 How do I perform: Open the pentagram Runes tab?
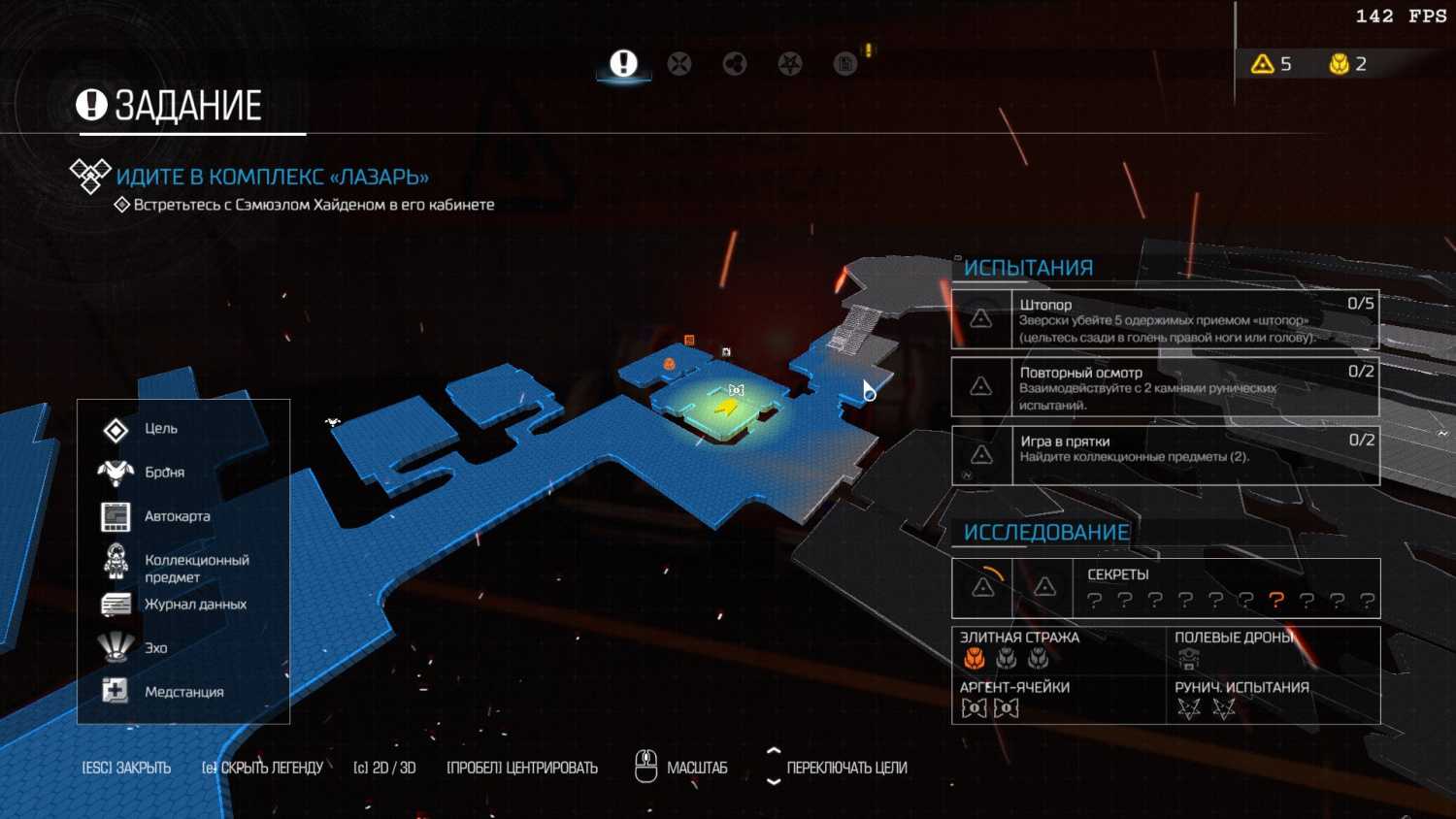pyautogui.click(x=790, y=64)
